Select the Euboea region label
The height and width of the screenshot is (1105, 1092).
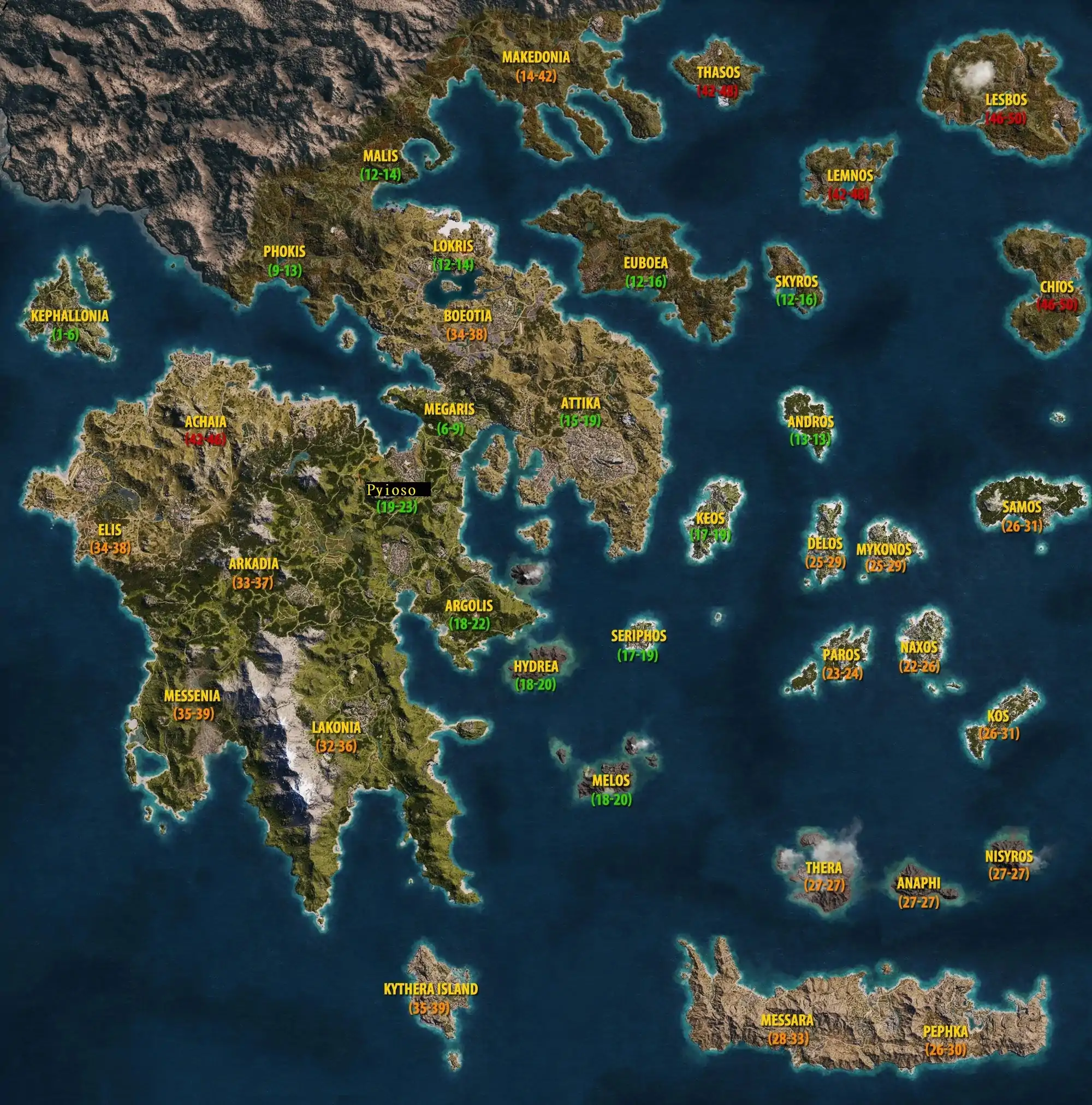tap(645, 263)
